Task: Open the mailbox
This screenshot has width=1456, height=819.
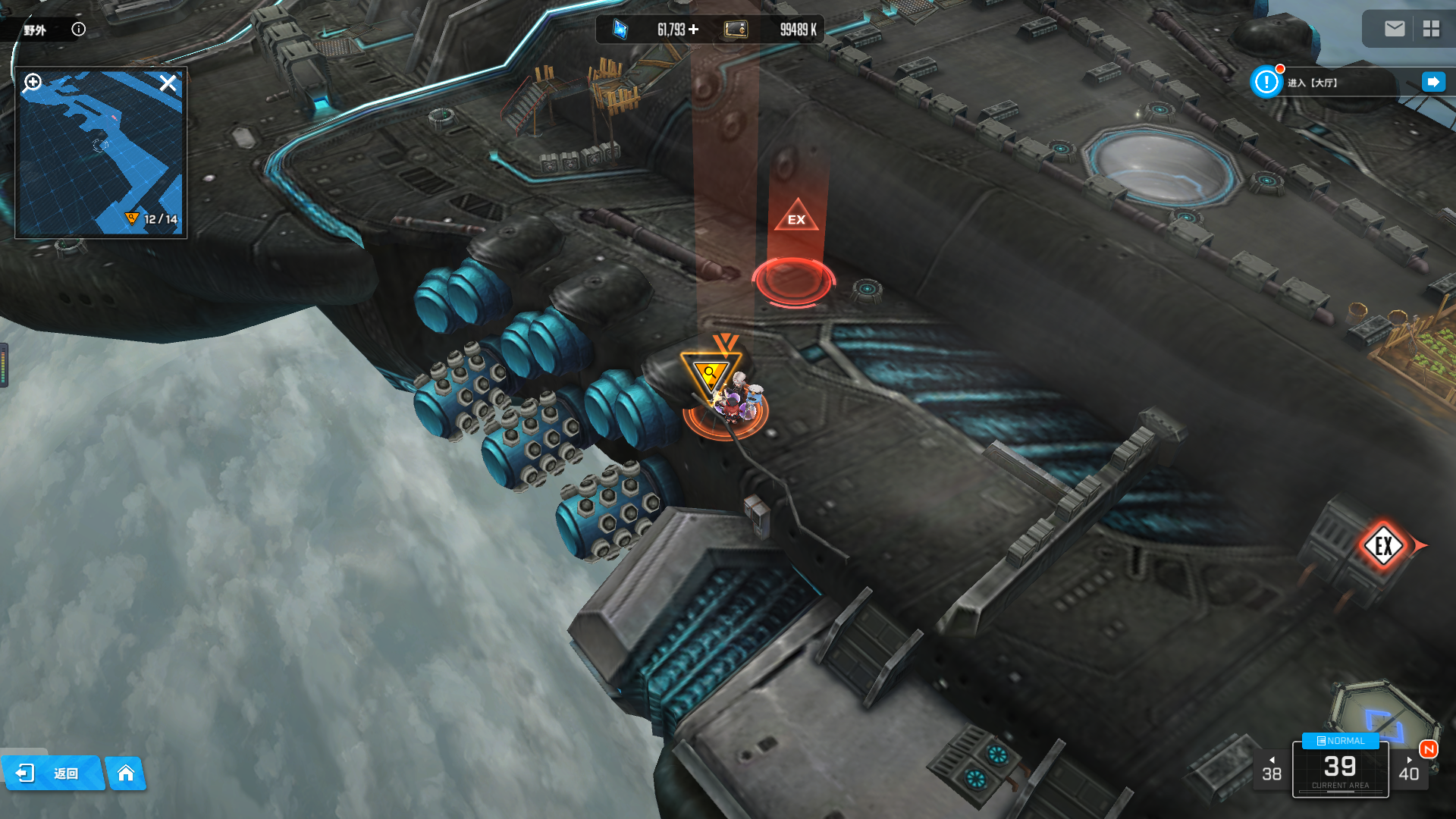Action: coord(1395,29)
